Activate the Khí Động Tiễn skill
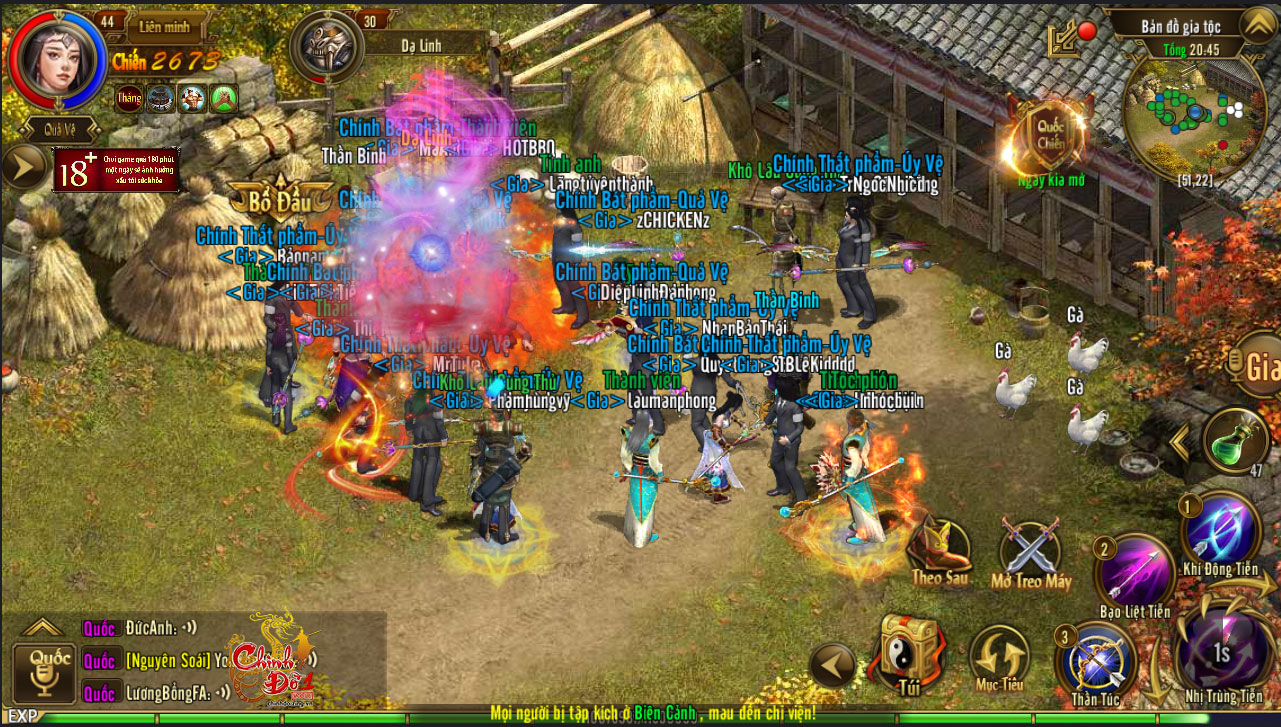Screen dimensions: 1281x727 tap(1220, 532)
